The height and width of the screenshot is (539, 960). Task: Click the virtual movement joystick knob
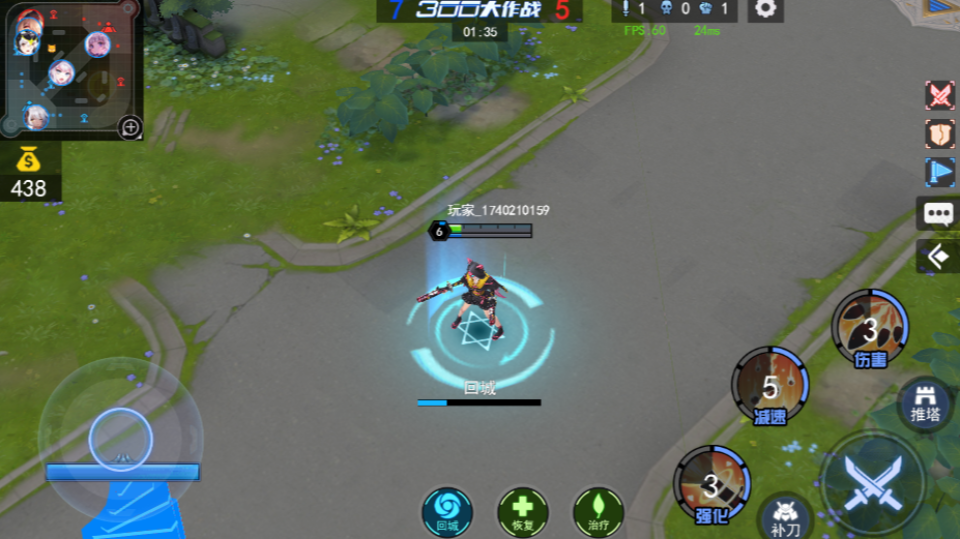click(x=120, y=438)
